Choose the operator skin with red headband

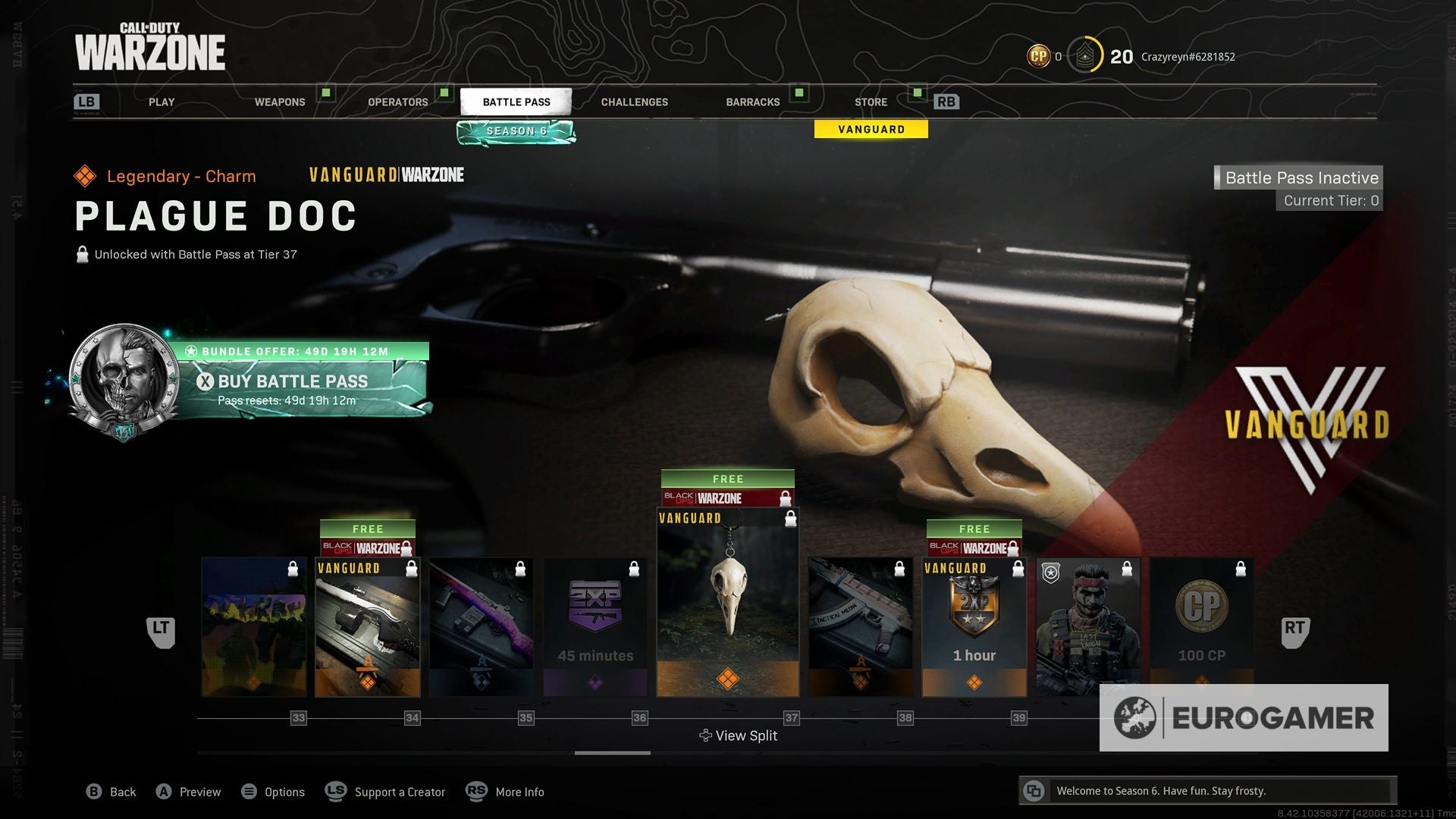click(1087, 627)
